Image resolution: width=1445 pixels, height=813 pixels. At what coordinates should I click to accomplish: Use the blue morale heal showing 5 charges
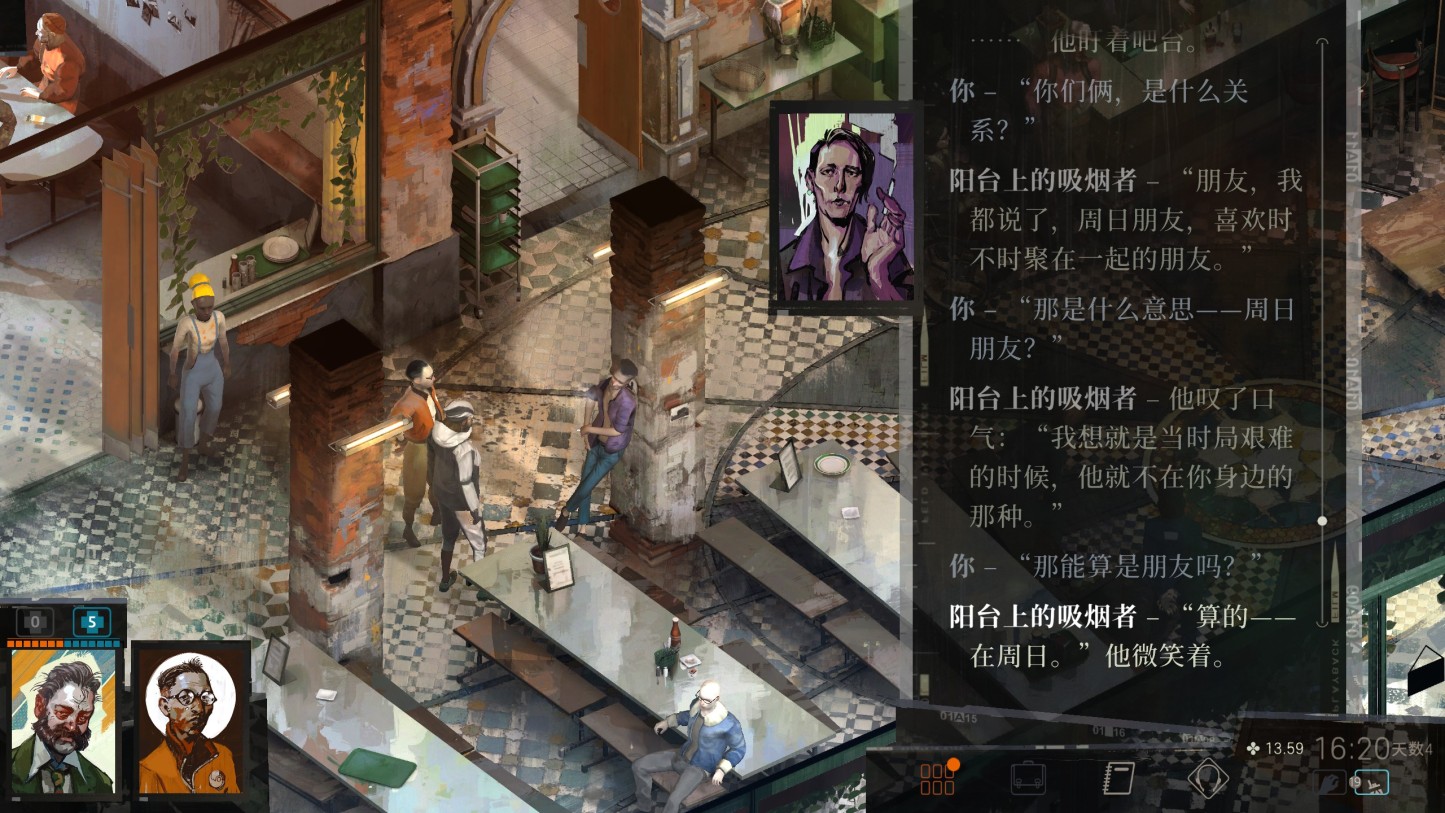pyautogui.click(x=93, y=621)
